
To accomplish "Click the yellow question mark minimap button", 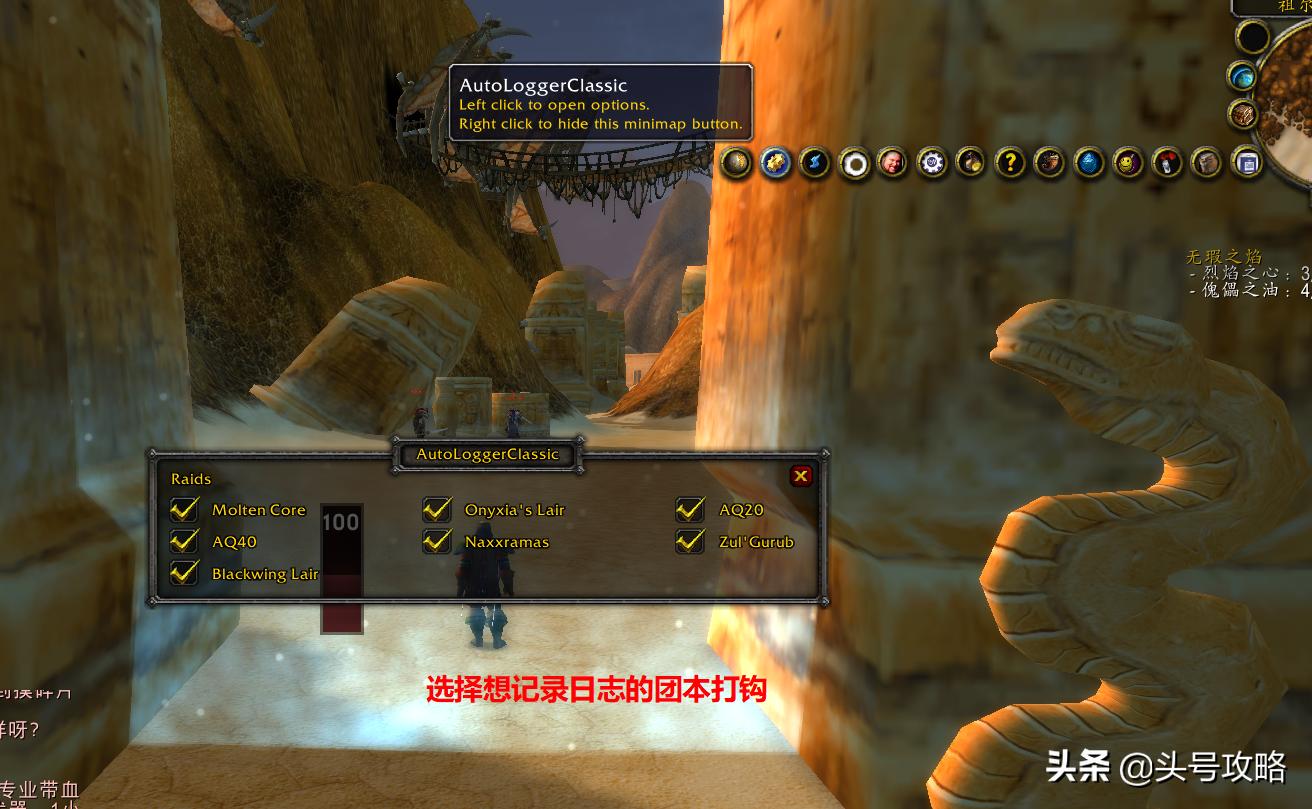I will (1011, 162).
